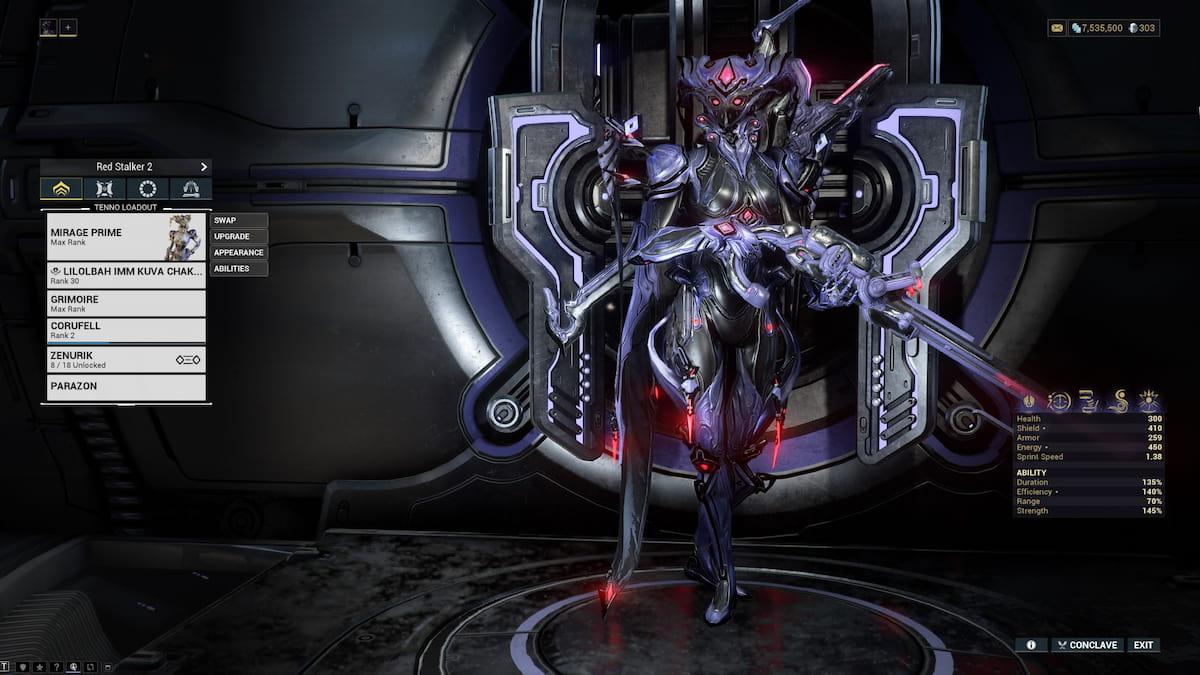This screenshot has height=675, width=1200.
Task: Open the Appearance customization
Action: click(x=239, y=252)
